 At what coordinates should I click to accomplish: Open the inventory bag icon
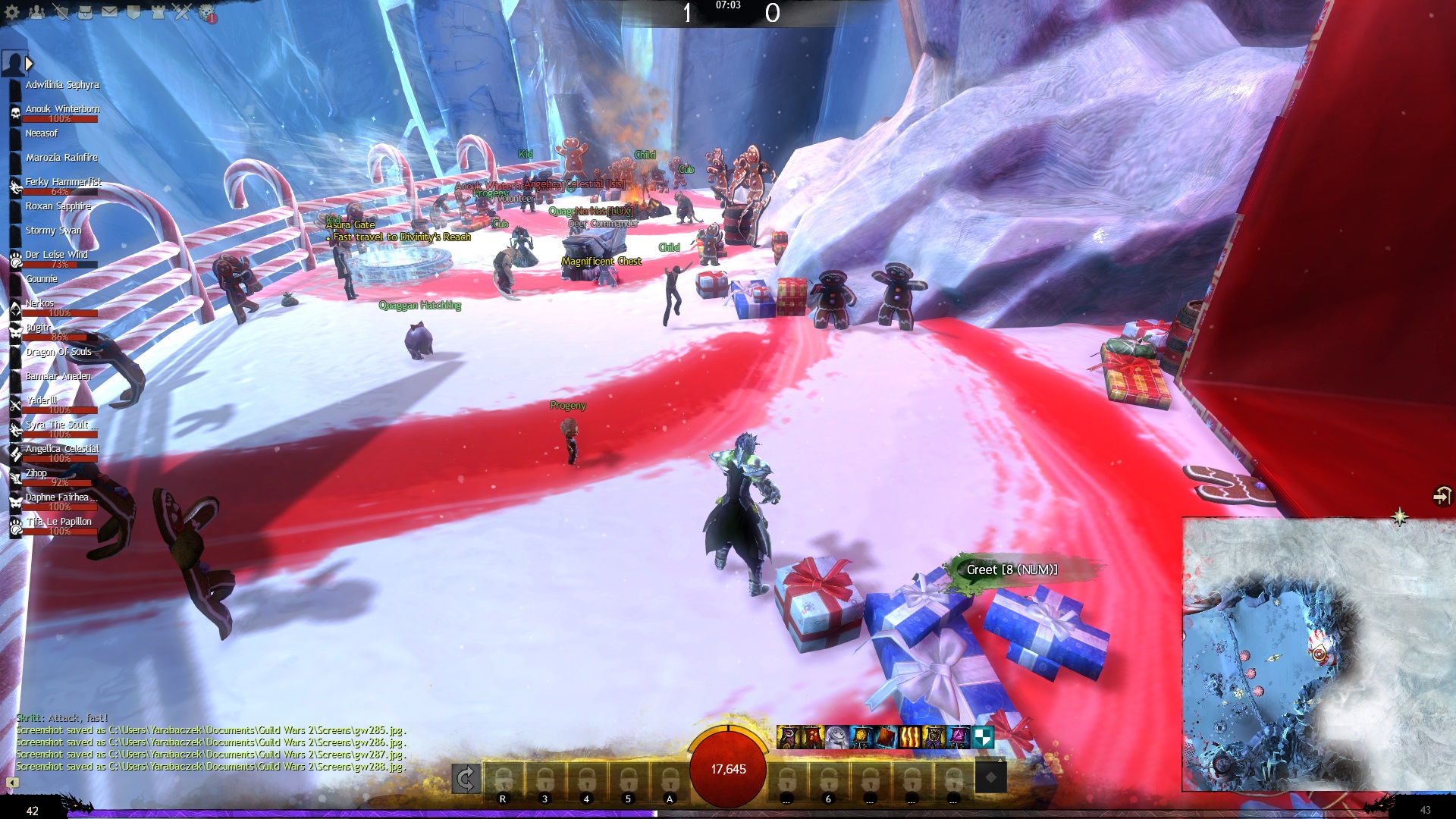pos(85,12)
